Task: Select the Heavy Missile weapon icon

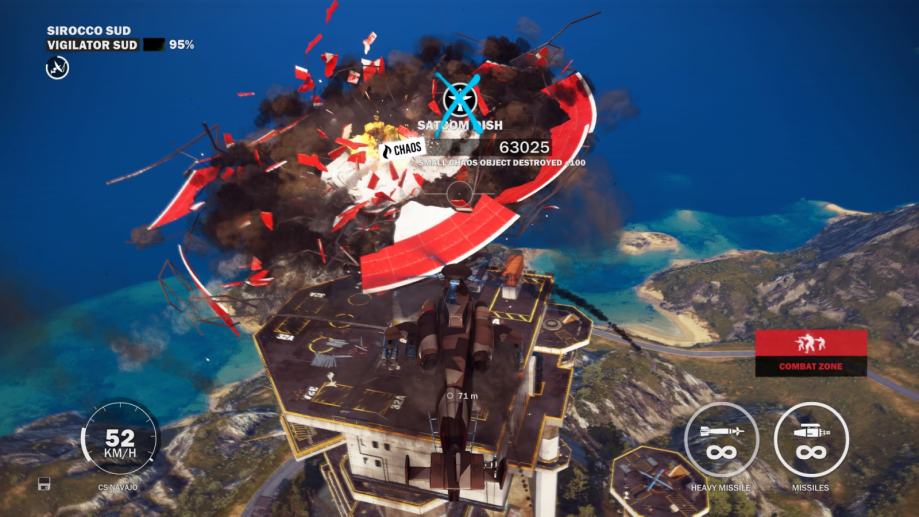Action: point(721,439)
